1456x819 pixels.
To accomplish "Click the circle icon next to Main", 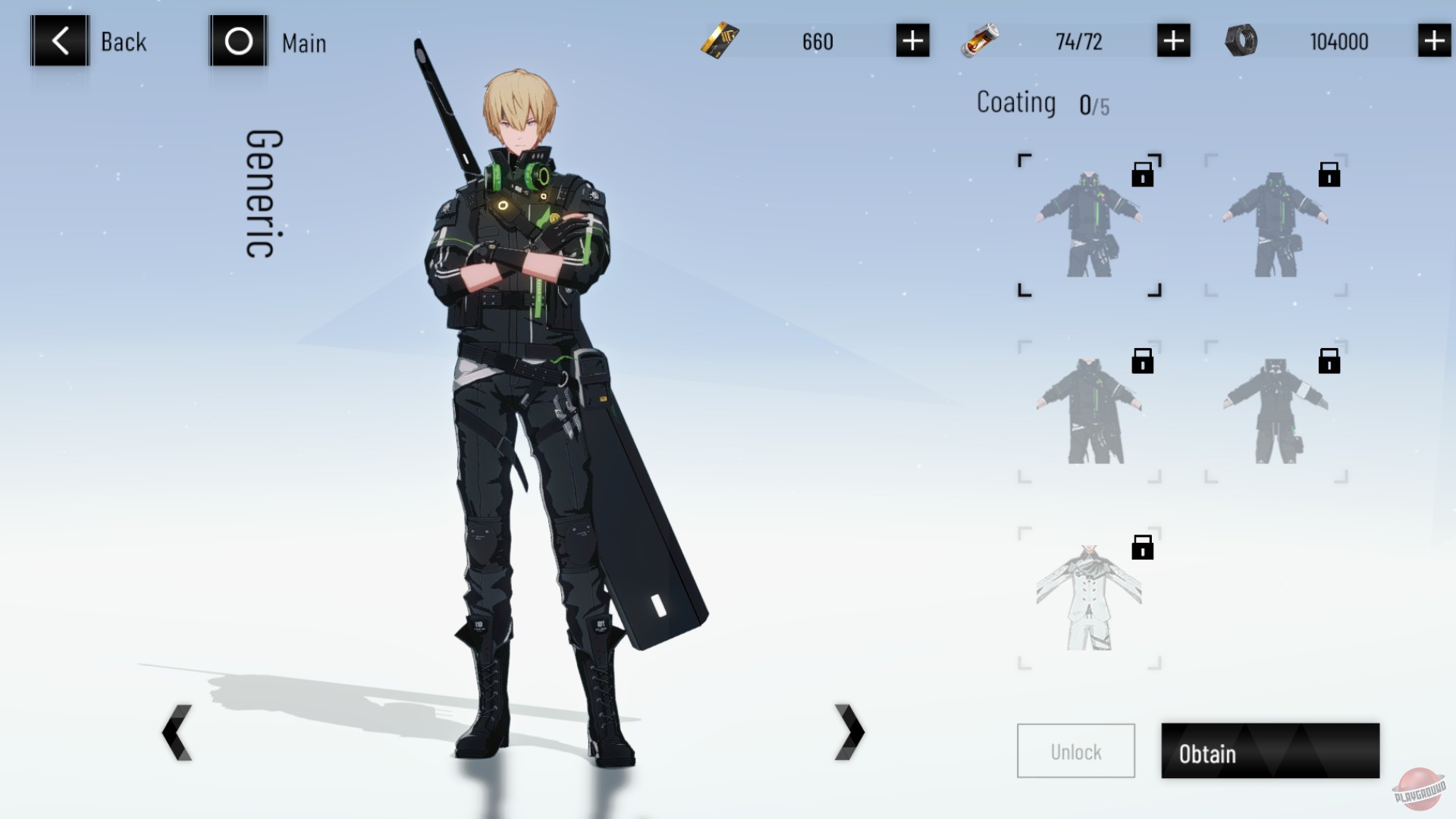I will [x=237, y=42].
